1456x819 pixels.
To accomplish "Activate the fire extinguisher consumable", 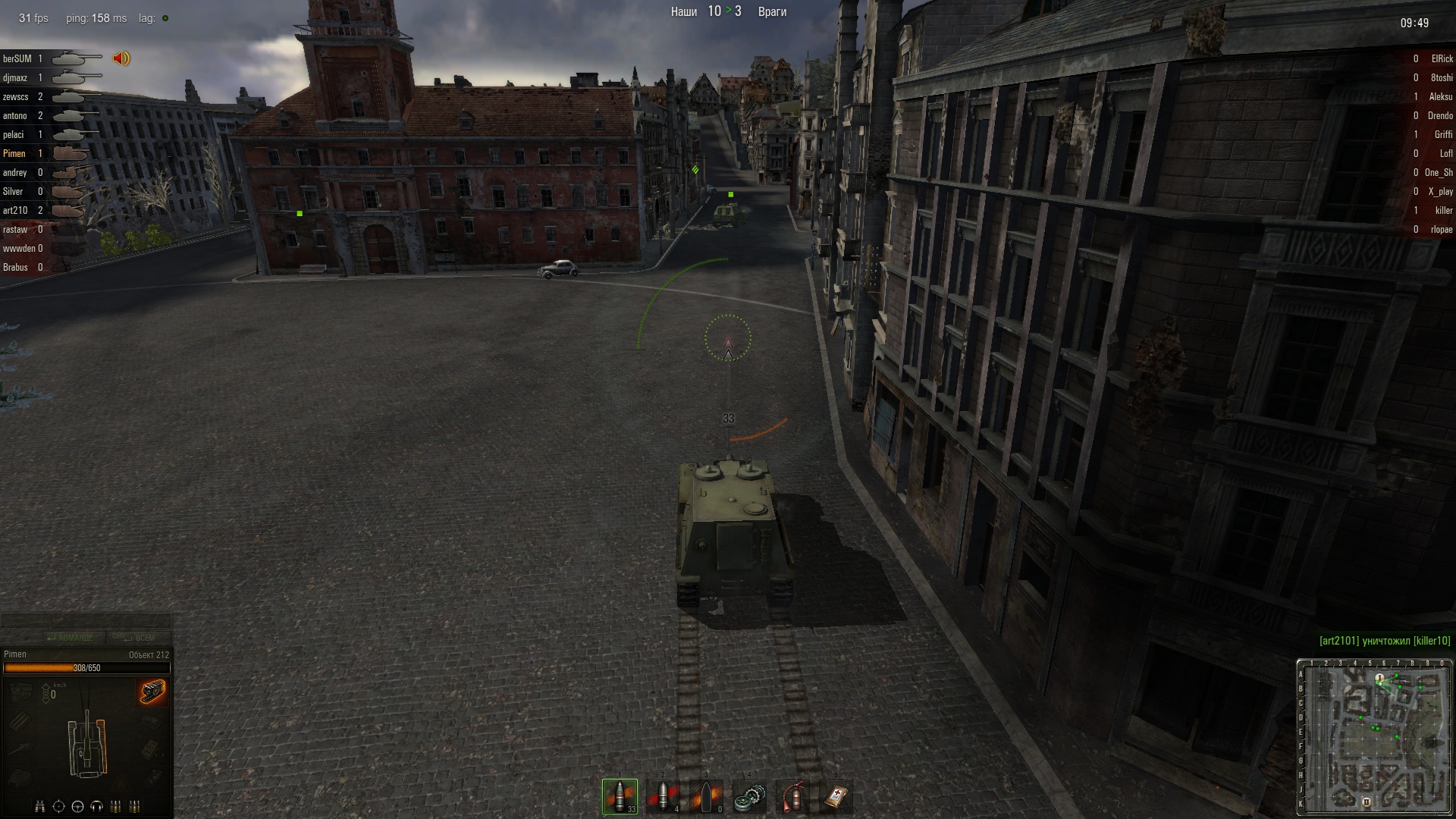I will (x=792, y=796).
